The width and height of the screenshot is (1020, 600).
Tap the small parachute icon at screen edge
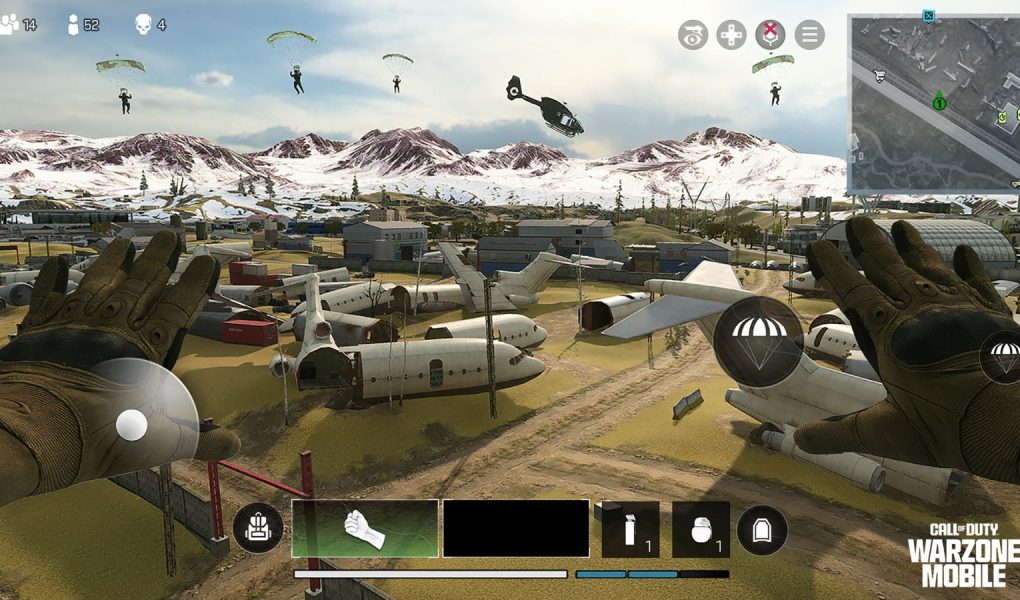click(1003, 356)
